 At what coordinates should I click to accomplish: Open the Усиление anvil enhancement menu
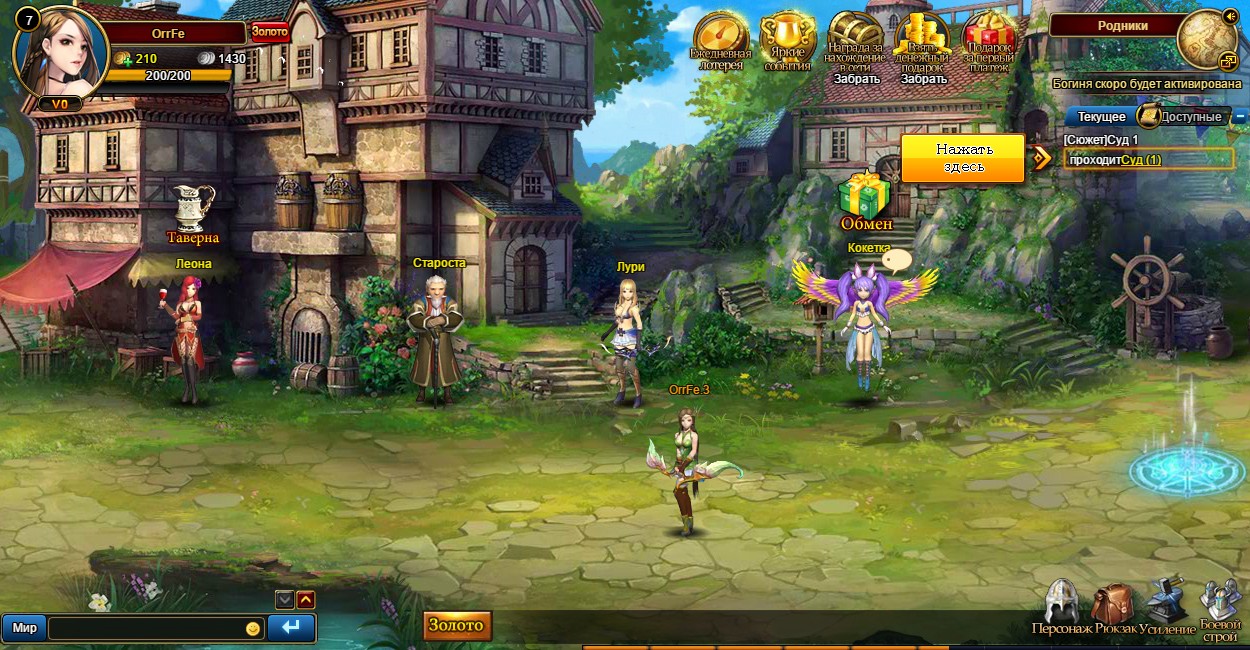1166,603
